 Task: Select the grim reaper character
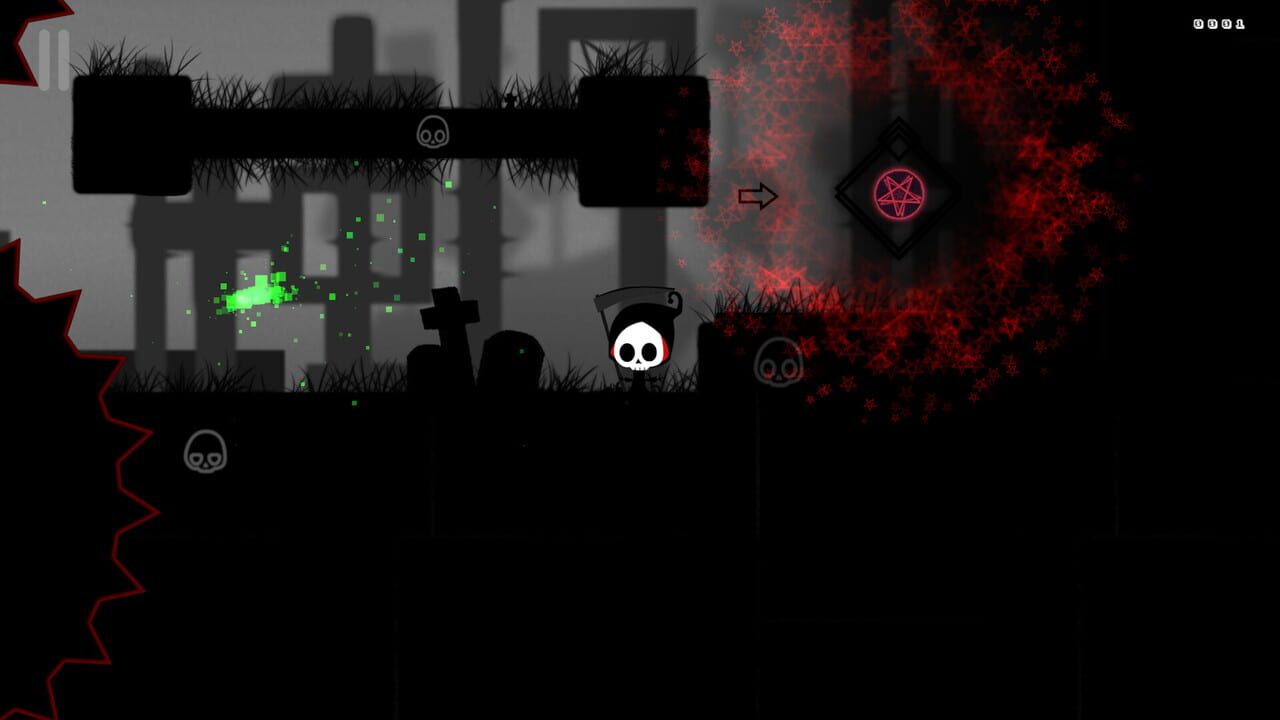pos(640,345)
